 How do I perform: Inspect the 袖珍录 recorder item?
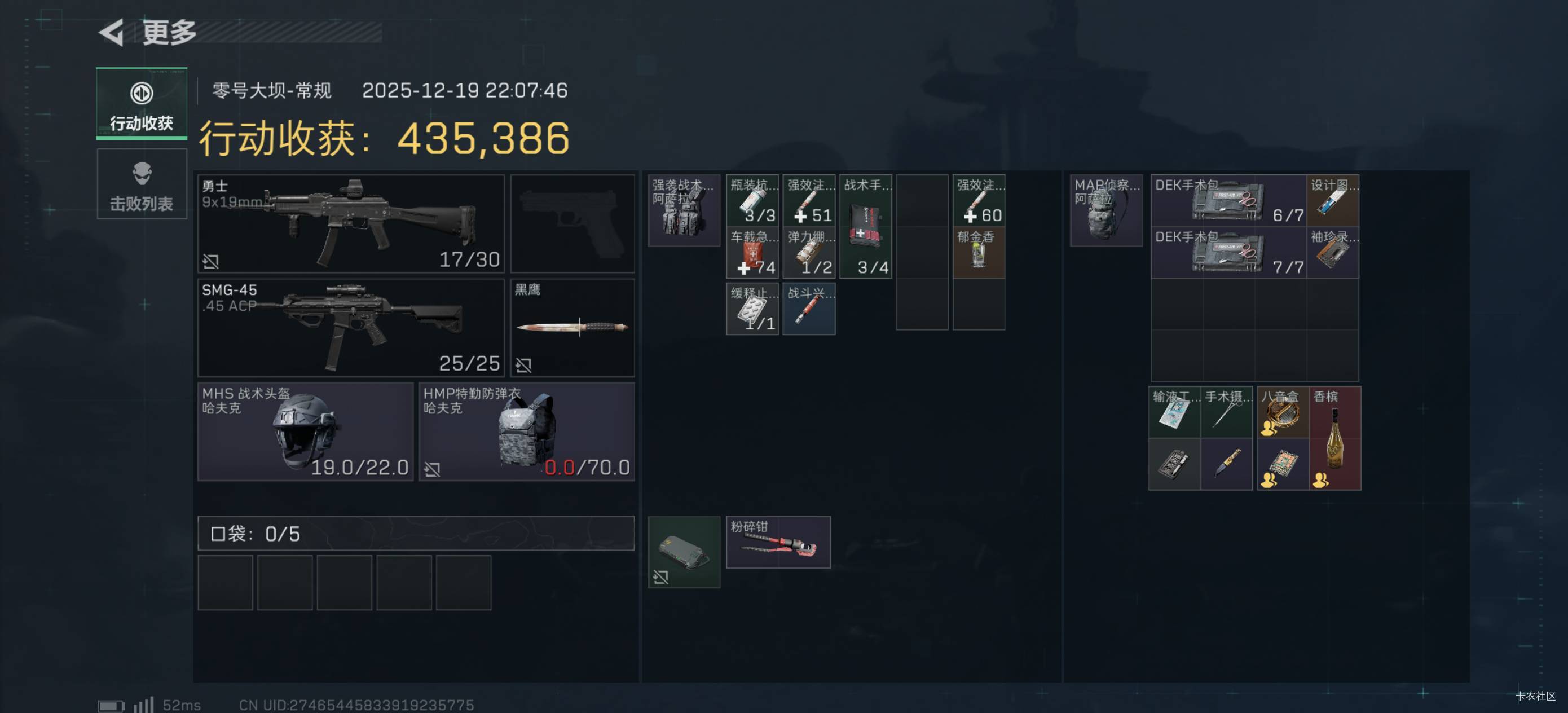click(x=1332, y=252)
